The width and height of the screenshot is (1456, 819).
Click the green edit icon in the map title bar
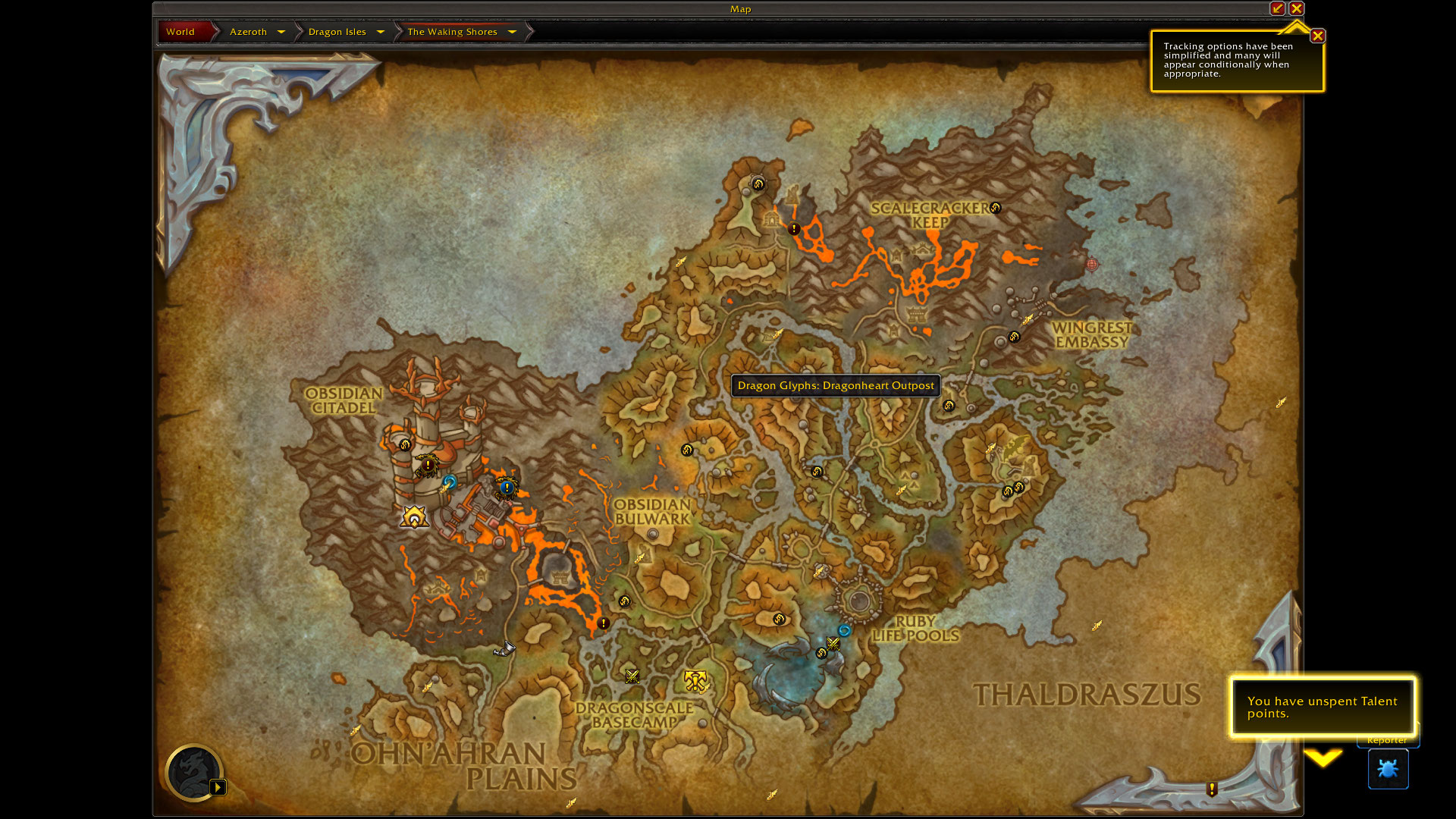(x=1278, y=8)
